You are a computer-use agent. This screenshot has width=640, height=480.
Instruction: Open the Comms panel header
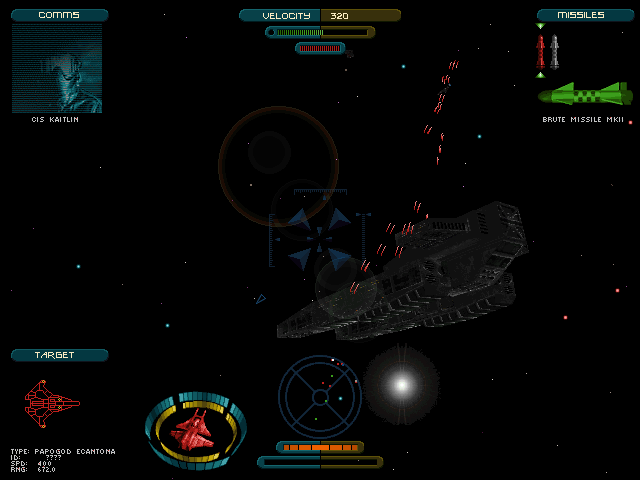pos(59,15)
